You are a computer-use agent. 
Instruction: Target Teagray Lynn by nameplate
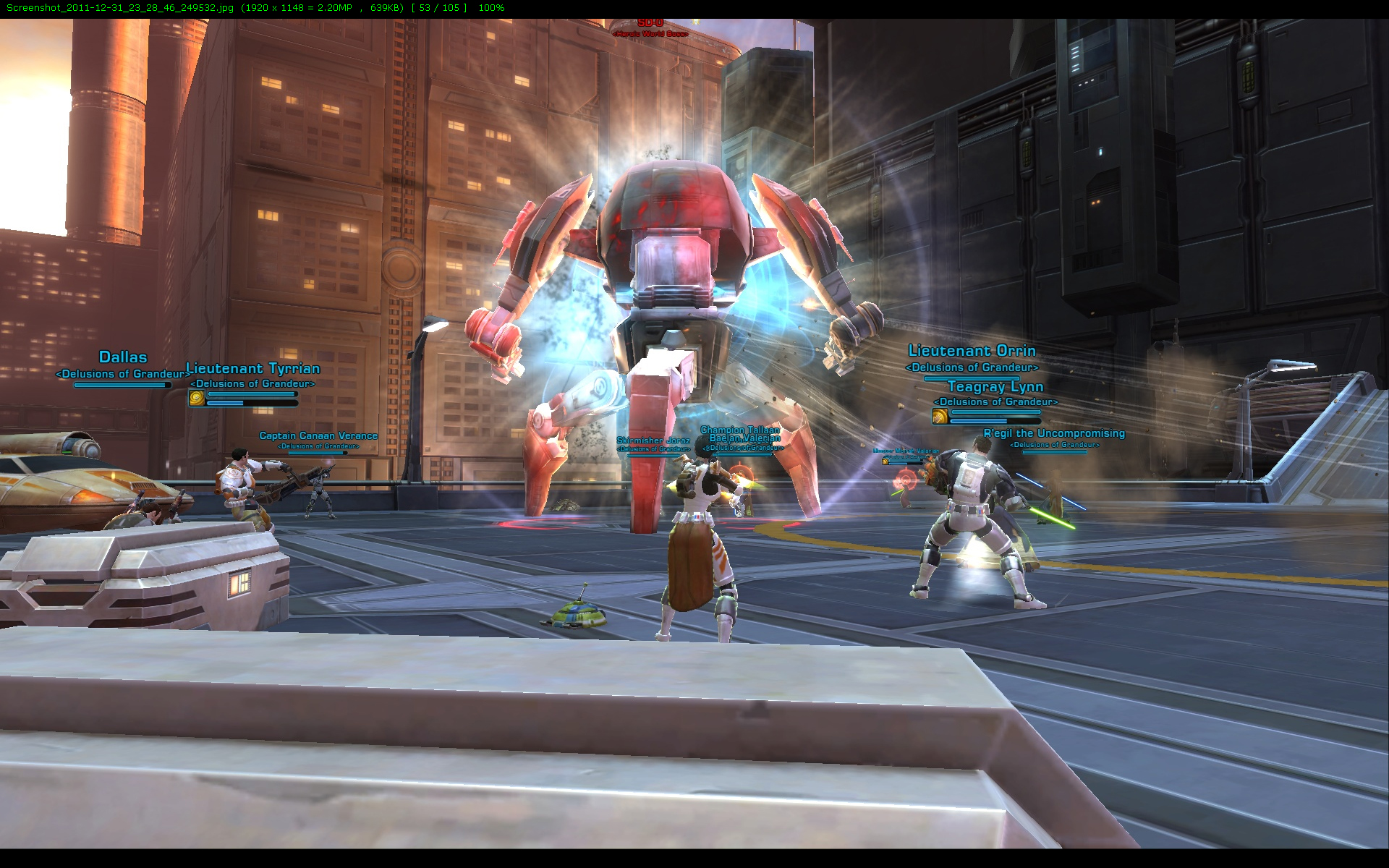pyautogui.click(x=995, y=387)
